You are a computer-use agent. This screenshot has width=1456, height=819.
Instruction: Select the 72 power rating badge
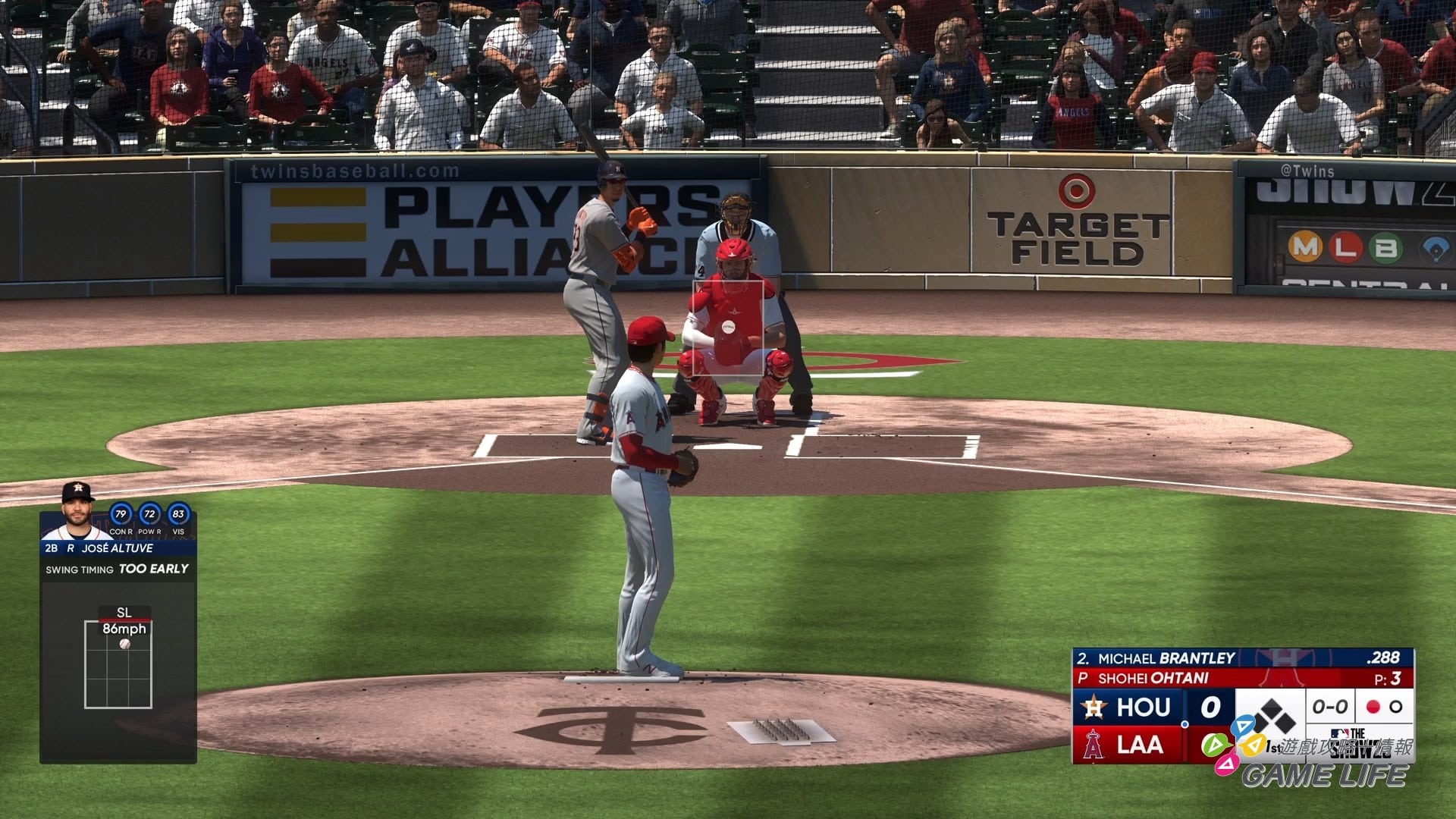click(149, 514)
